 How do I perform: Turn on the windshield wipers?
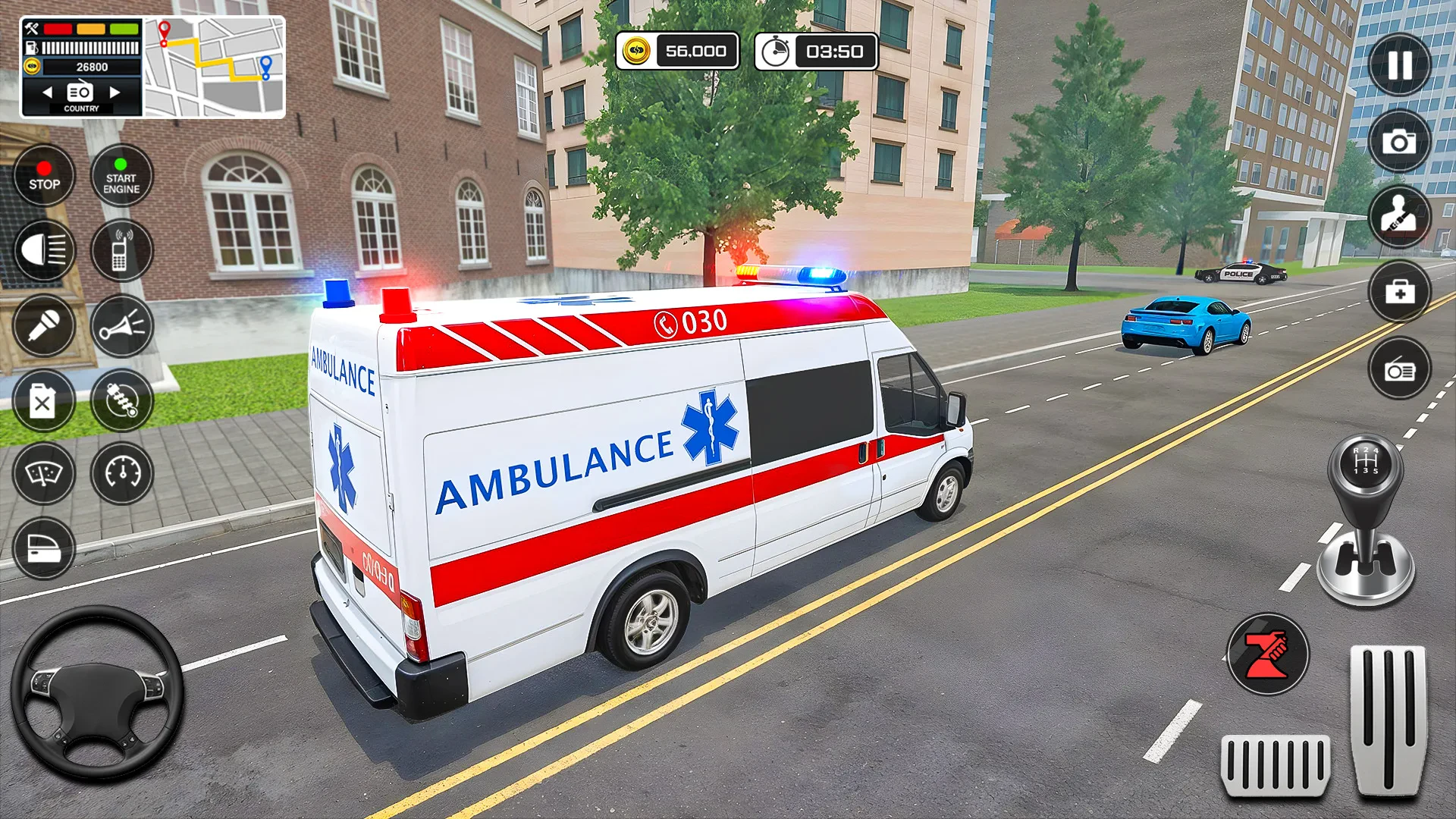(x=44, y=473)
